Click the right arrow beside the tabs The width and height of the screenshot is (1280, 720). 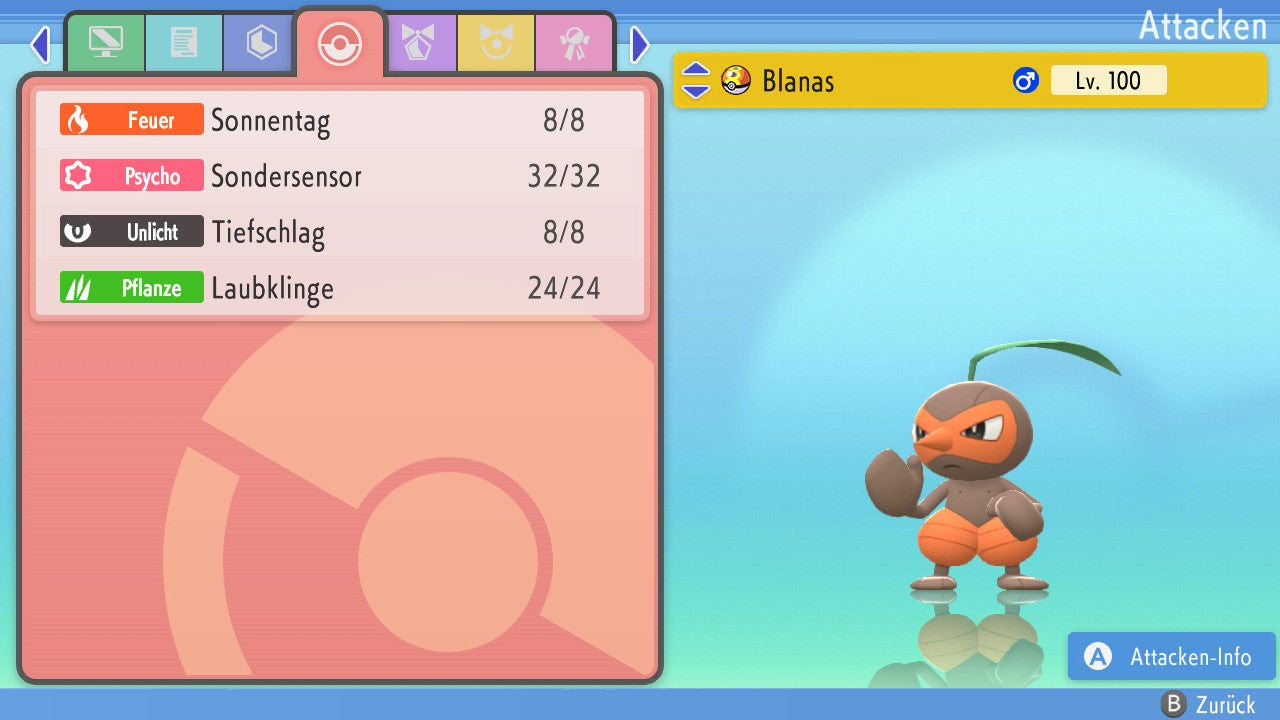[640, 44]
